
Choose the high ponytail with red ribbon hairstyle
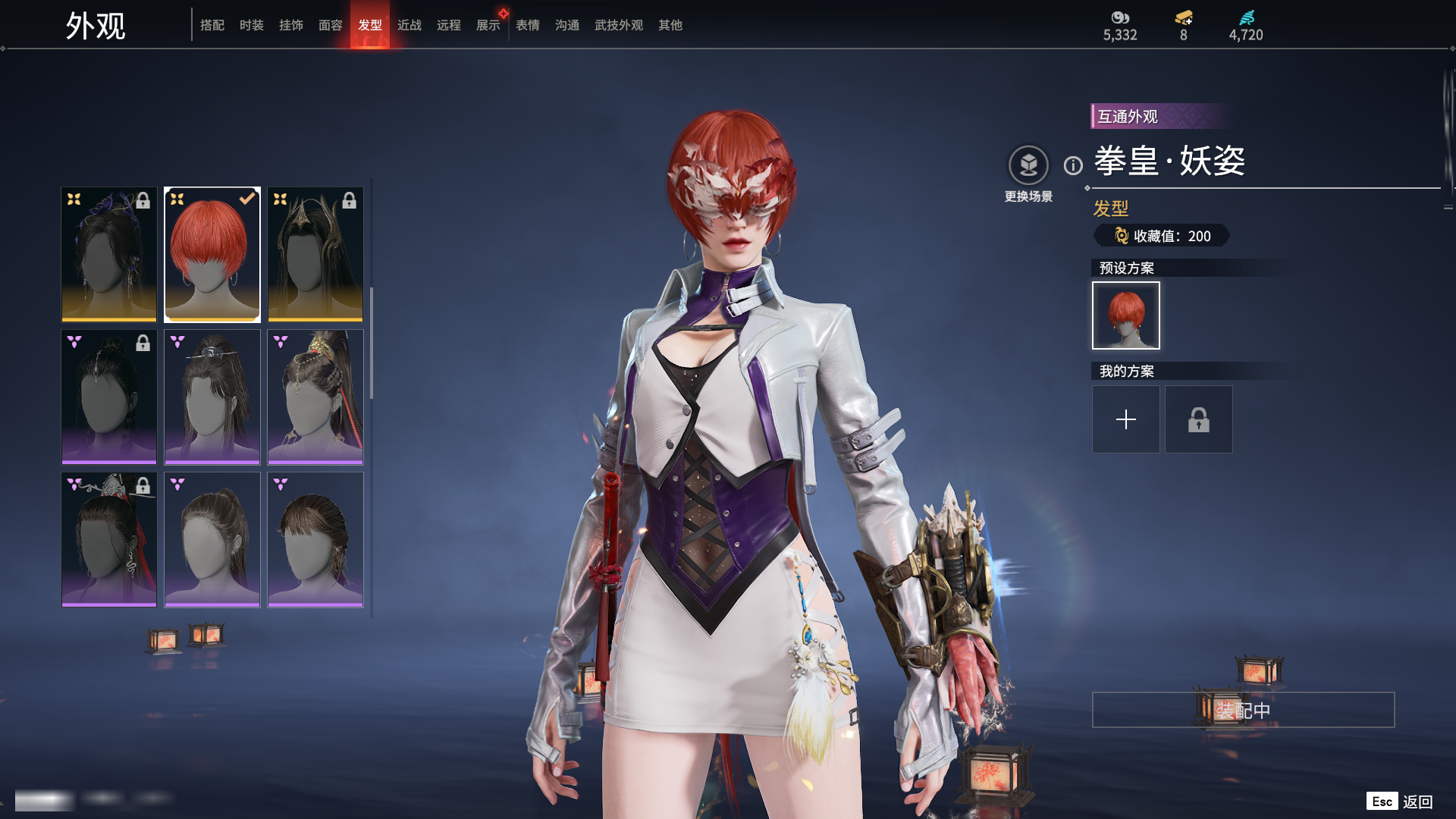(x=315, y=397)
